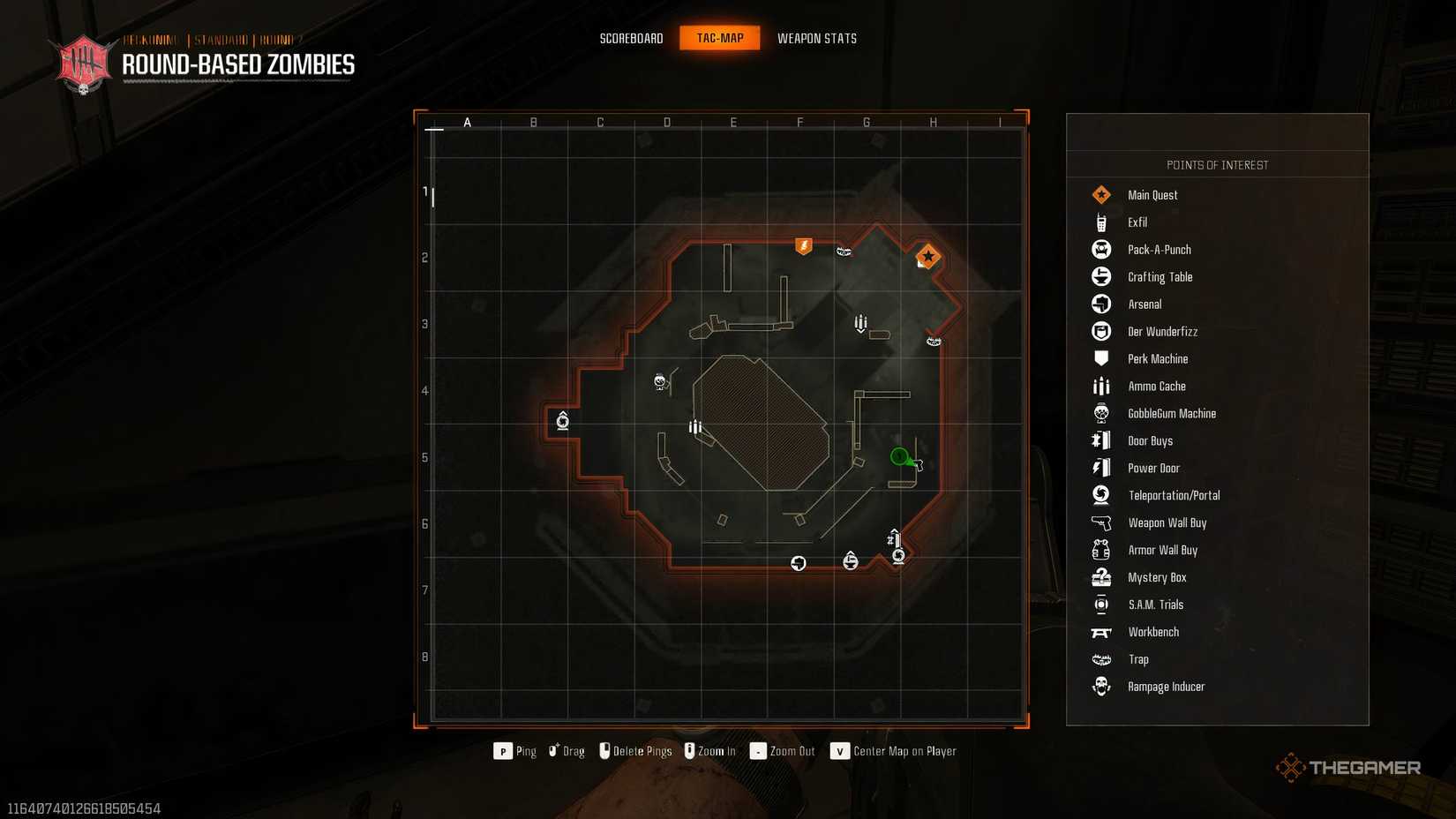Choose the Crafting Table marker on the map
1456x819 pixels.
(x=850, y=560)
